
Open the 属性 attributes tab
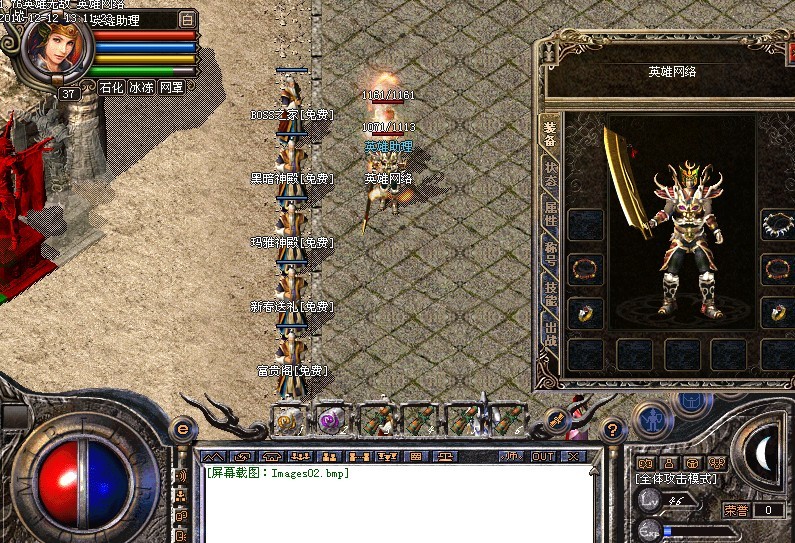(551, 212)
